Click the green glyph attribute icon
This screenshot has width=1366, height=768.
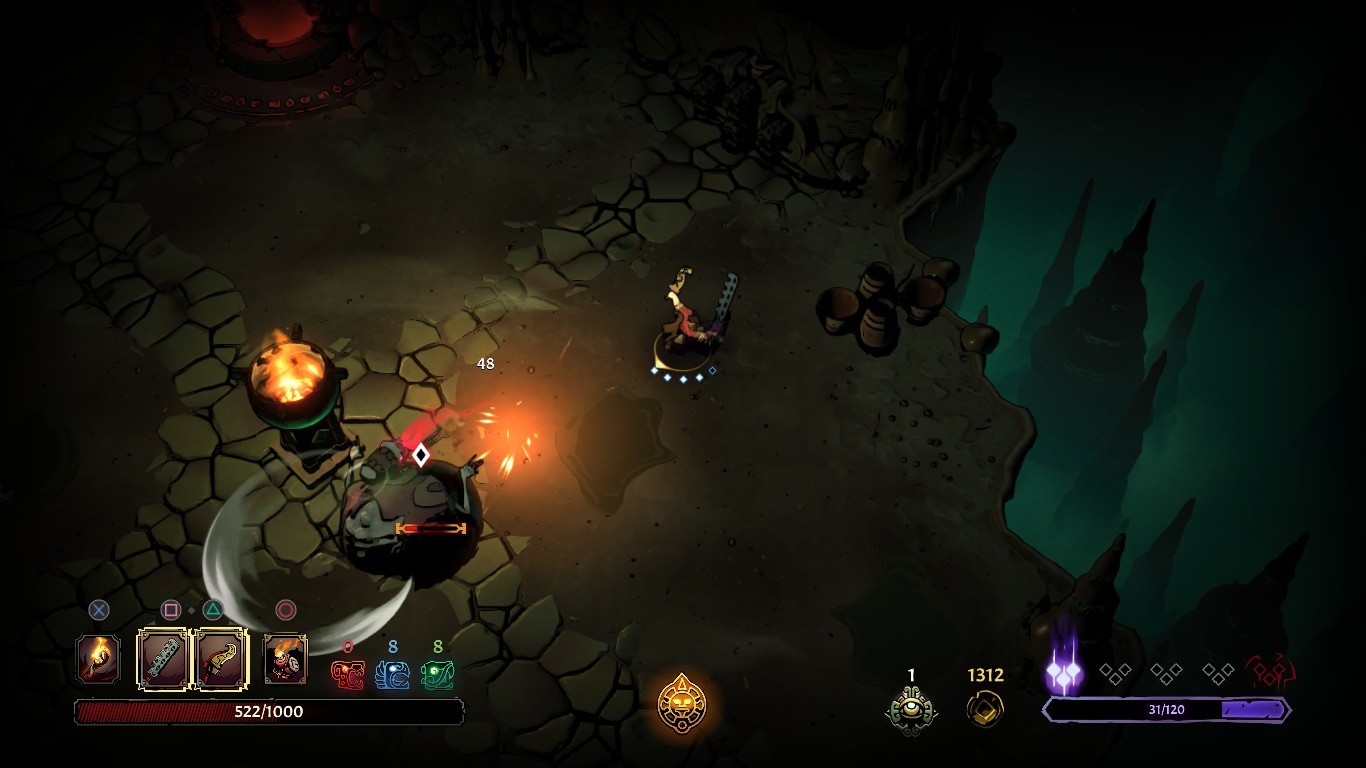[437, 675]
